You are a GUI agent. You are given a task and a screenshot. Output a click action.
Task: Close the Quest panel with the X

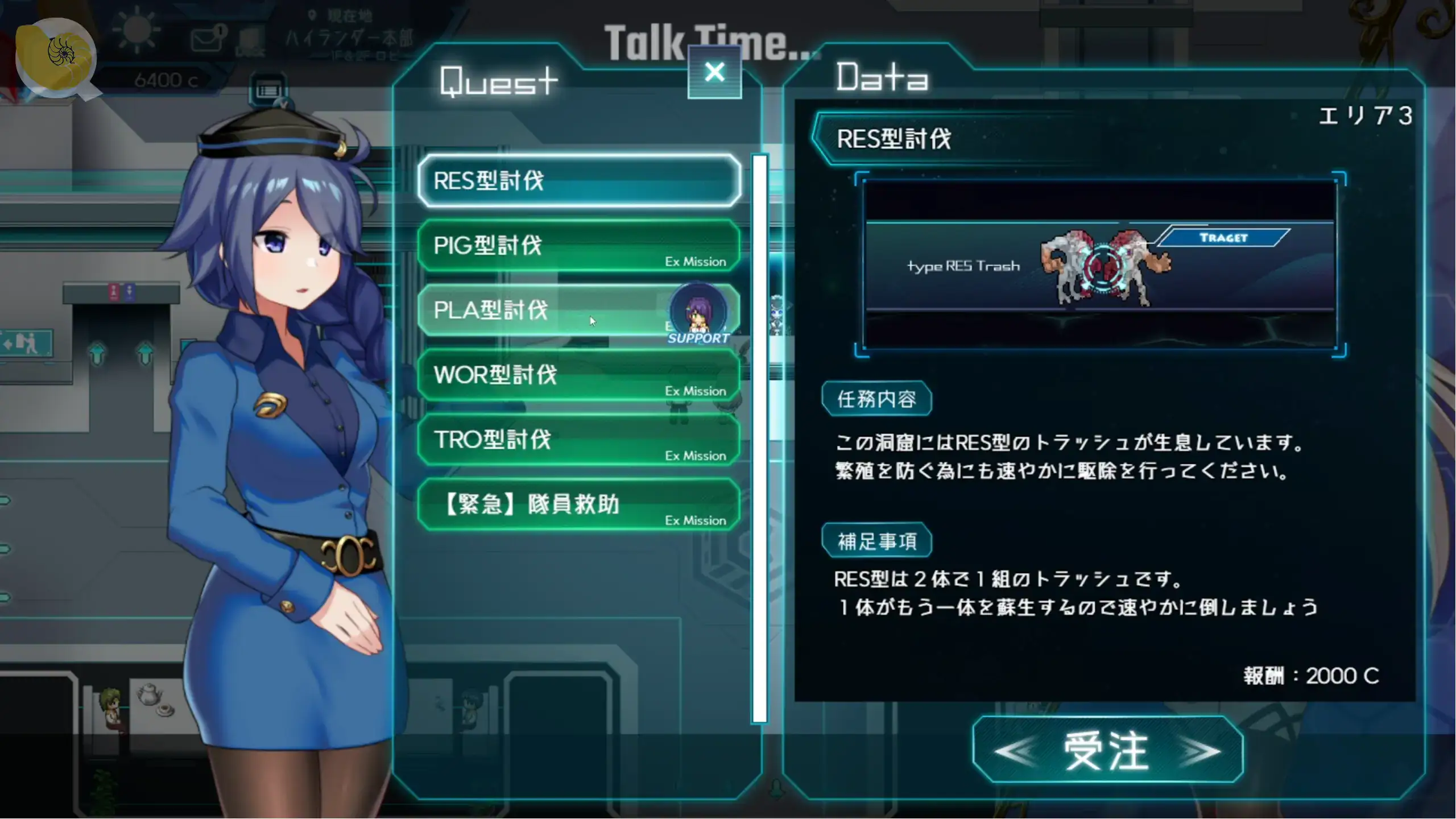714,73
